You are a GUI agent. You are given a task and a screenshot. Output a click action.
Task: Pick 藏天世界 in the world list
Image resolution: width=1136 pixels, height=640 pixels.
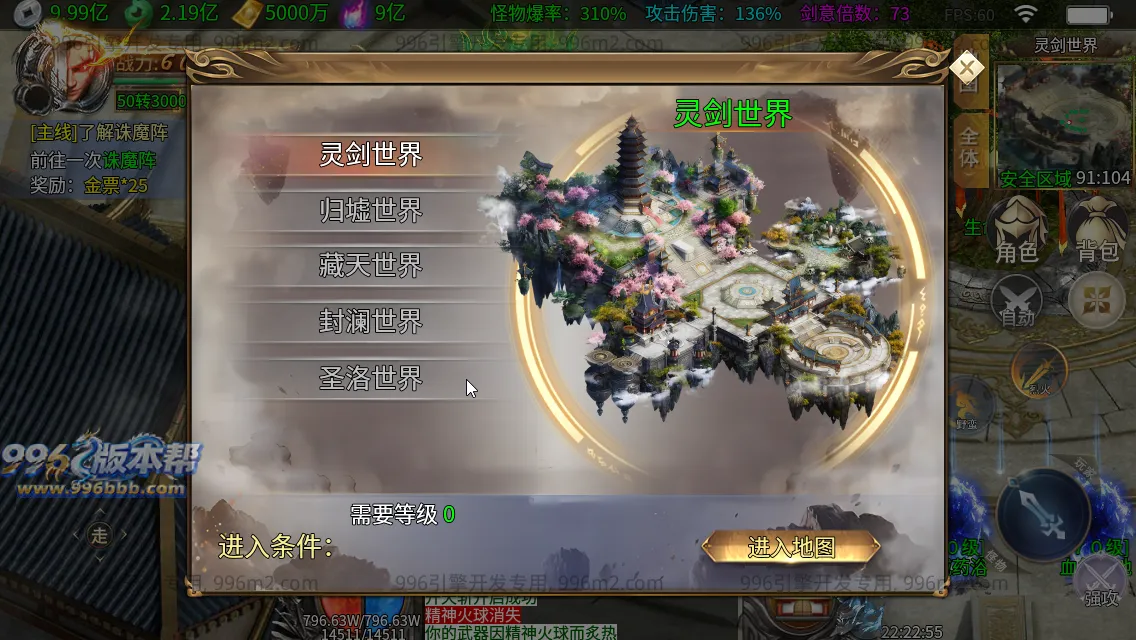(x=371, y=266)
